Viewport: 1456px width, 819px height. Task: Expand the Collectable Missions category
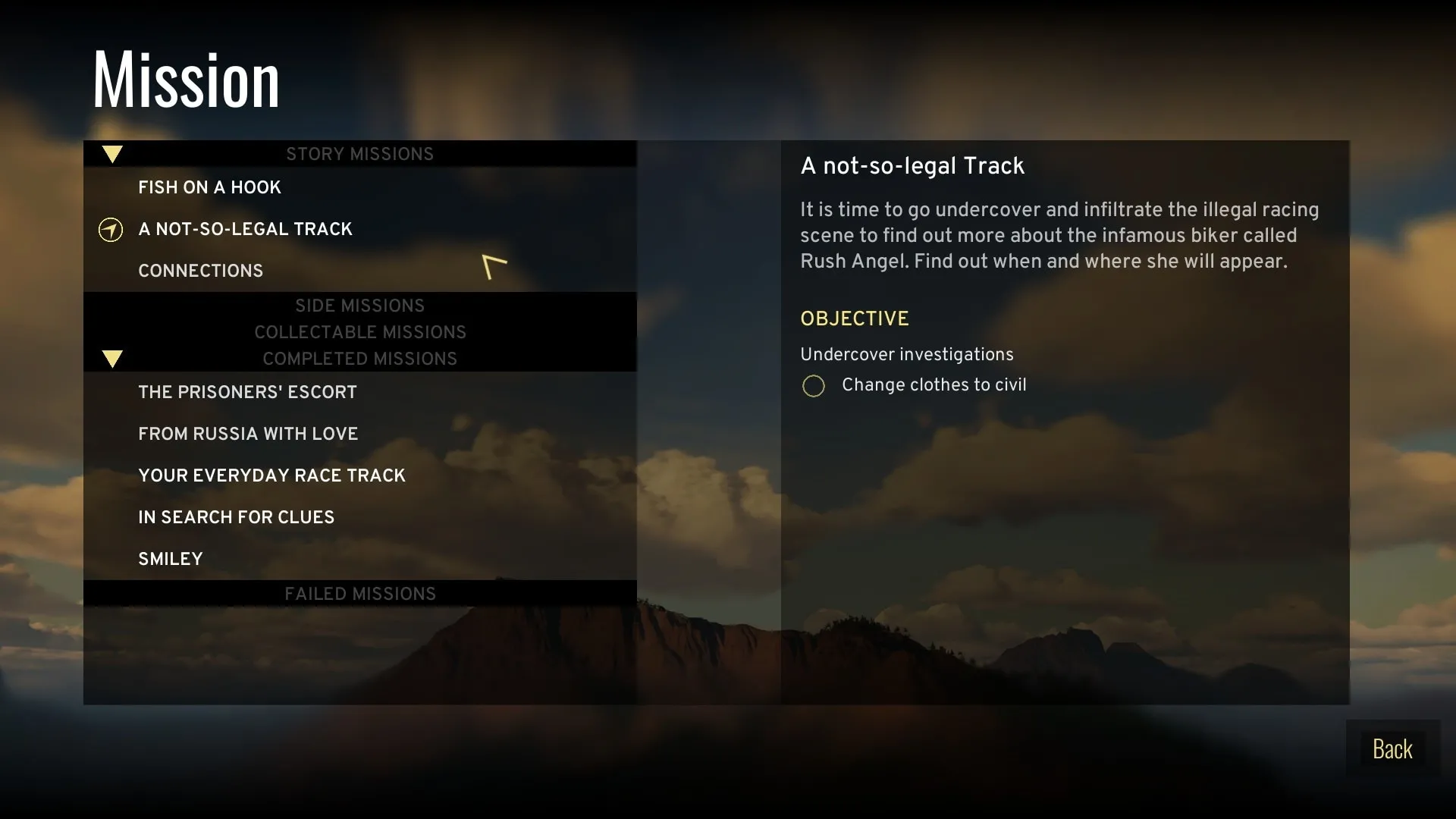pos(359,332)
